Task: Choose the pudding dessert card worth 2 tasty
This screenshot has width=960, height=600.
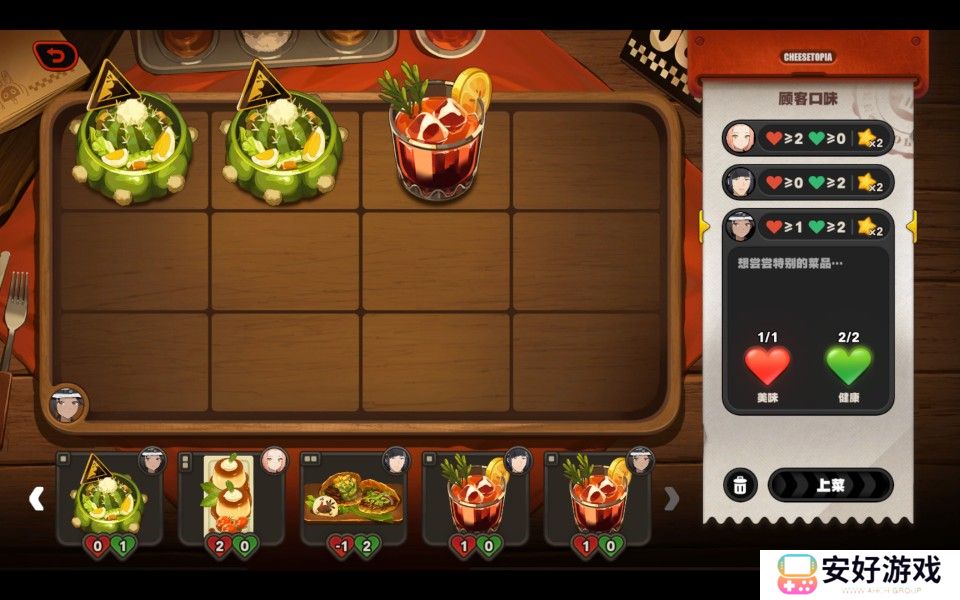Action: point(231,497)
